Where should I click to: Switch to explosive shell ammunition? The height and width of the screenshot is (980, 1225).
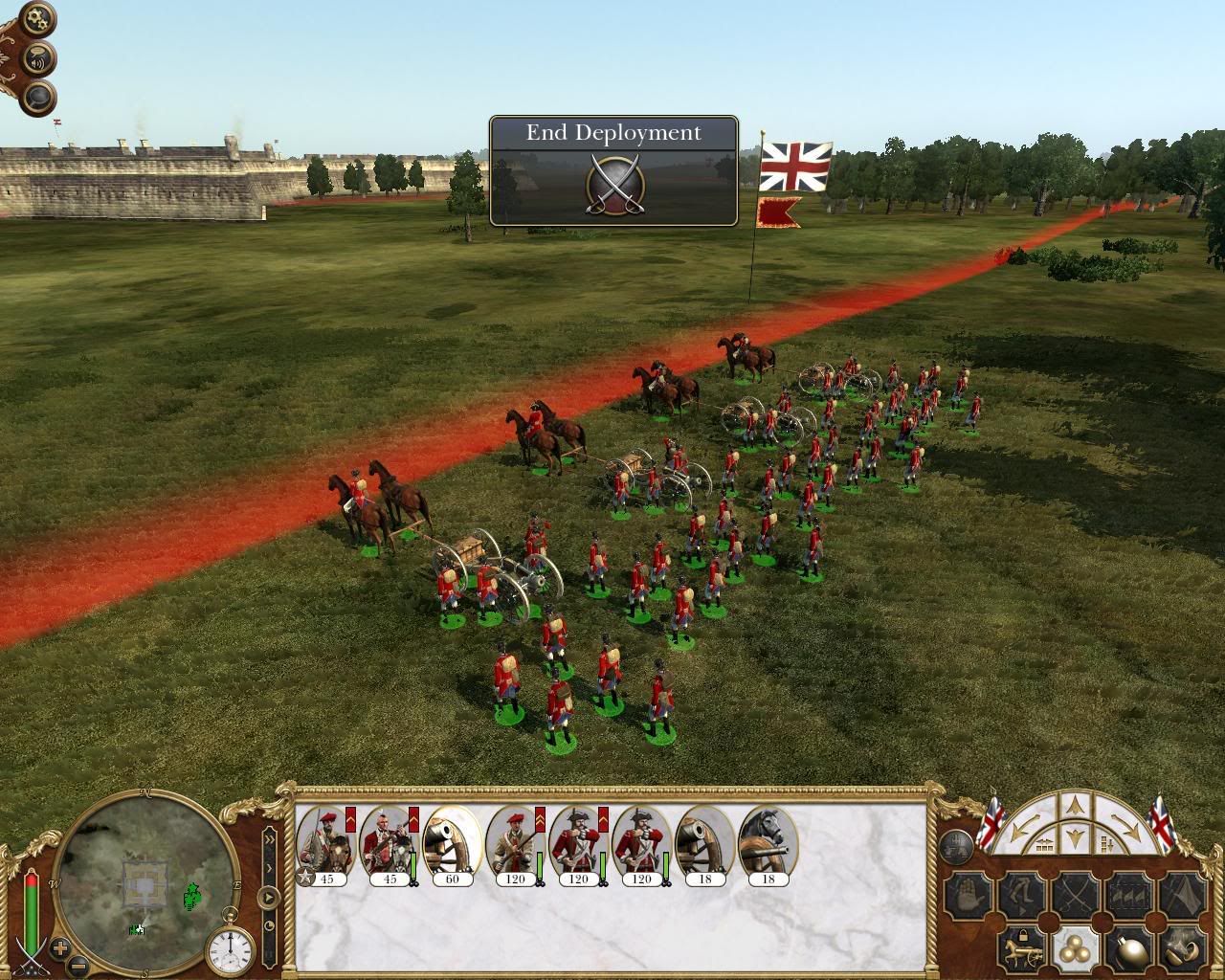coord(1129,947)
